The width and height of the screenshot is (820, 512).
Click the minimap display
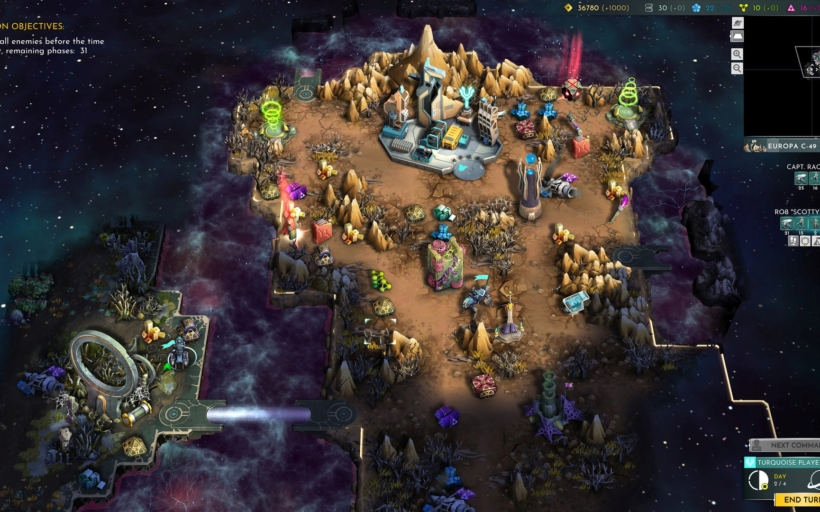click(x=783, y=76)
